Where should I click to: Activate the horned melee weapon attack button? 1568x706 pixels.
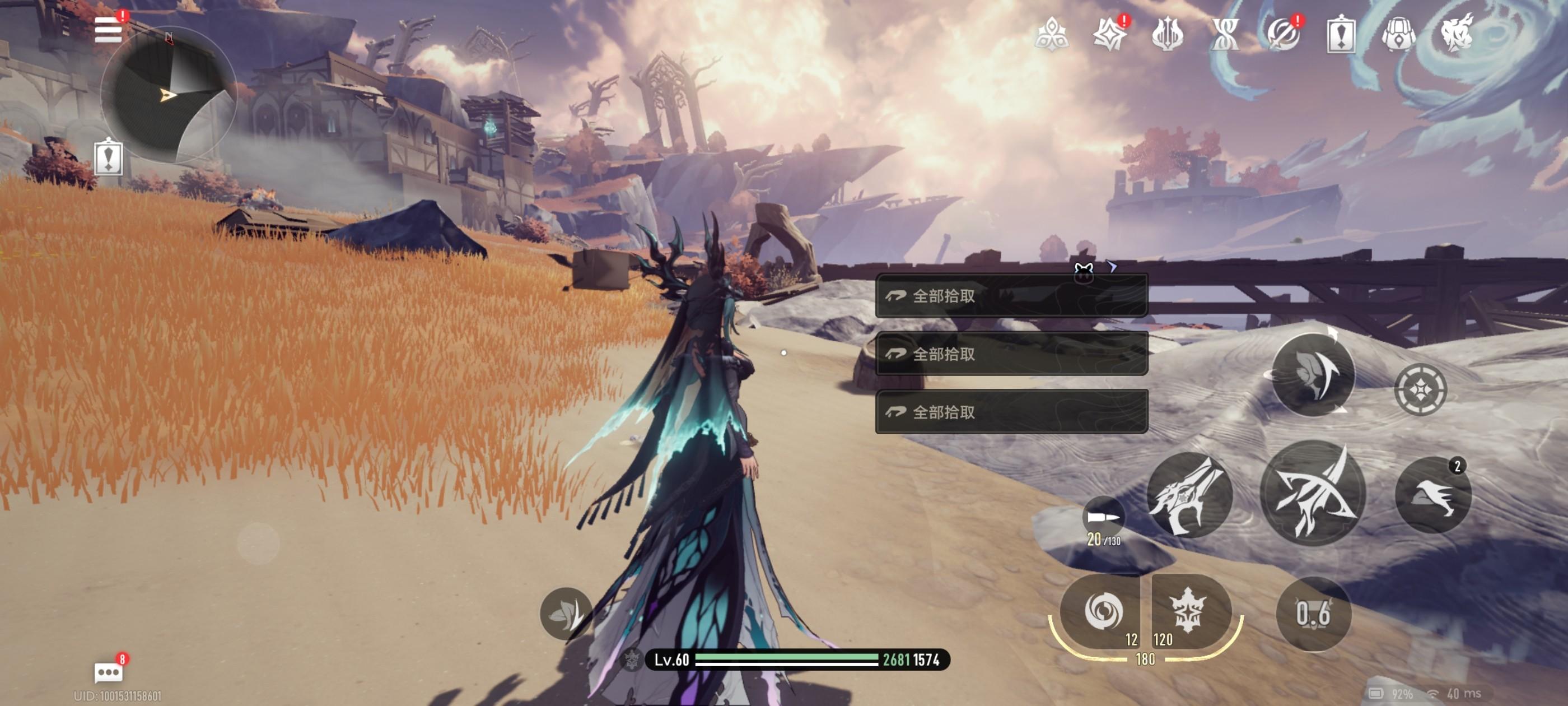click(1189, 495)
